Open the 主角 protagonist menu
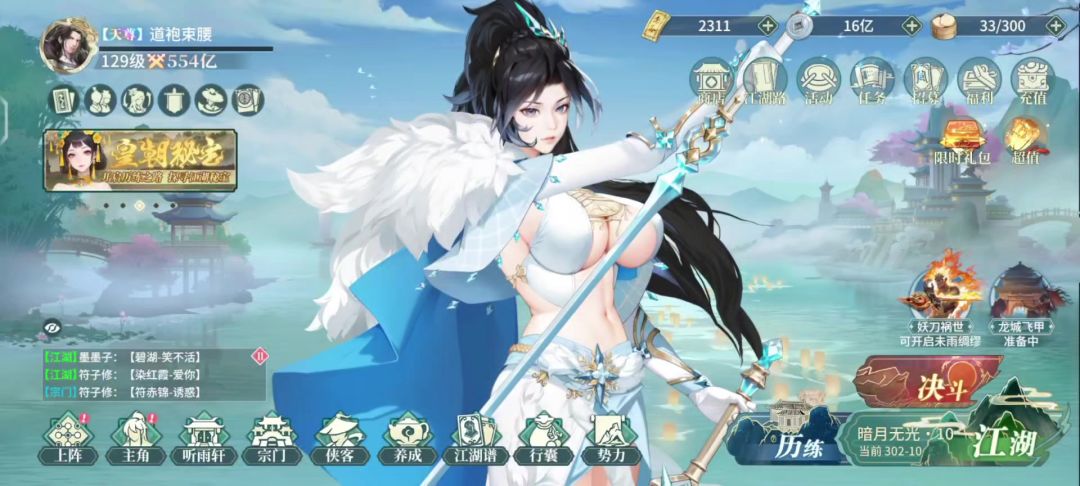The image size is (1080, 486). tap(135, 438)
